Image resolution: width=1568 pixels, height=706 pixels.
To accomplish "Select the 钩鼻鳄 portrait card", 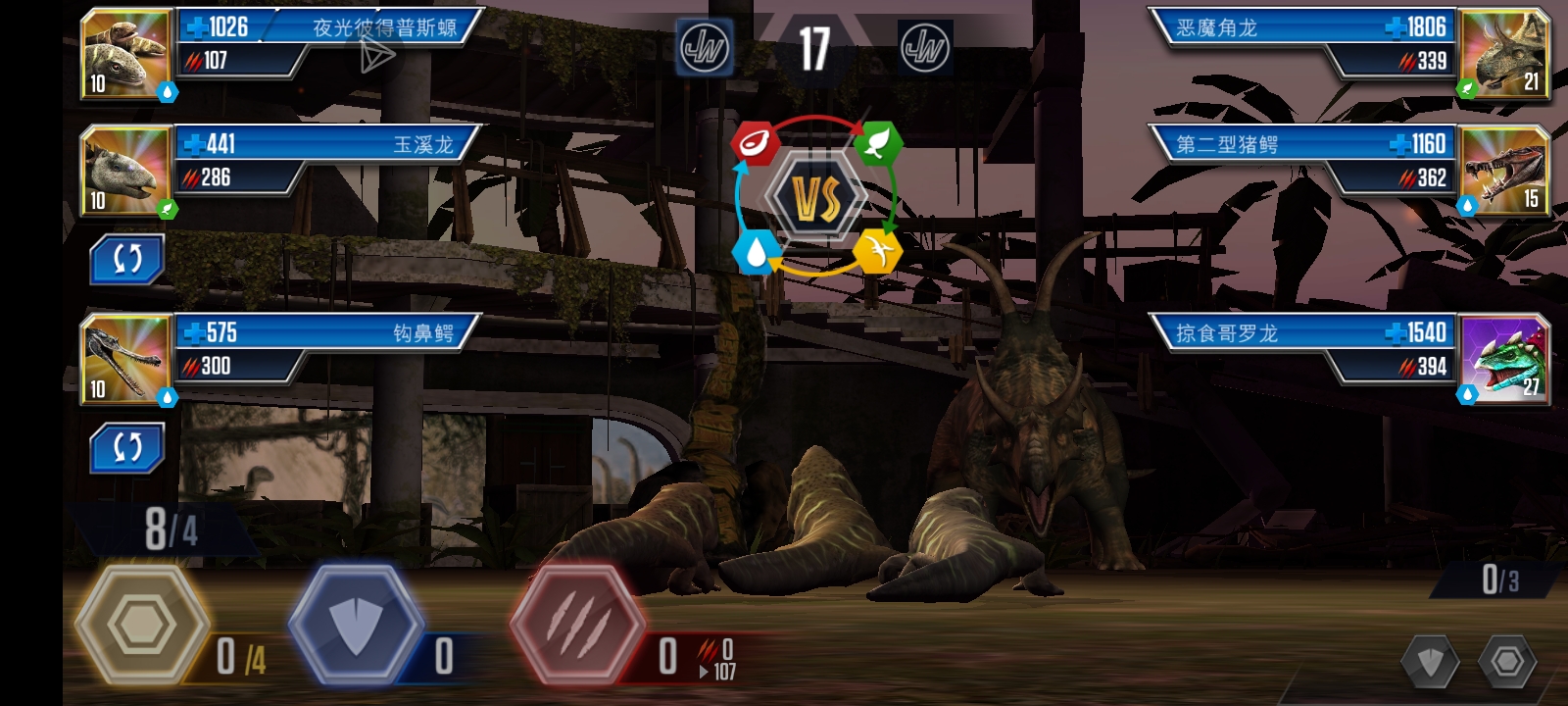I will click(x=126, y=359).
